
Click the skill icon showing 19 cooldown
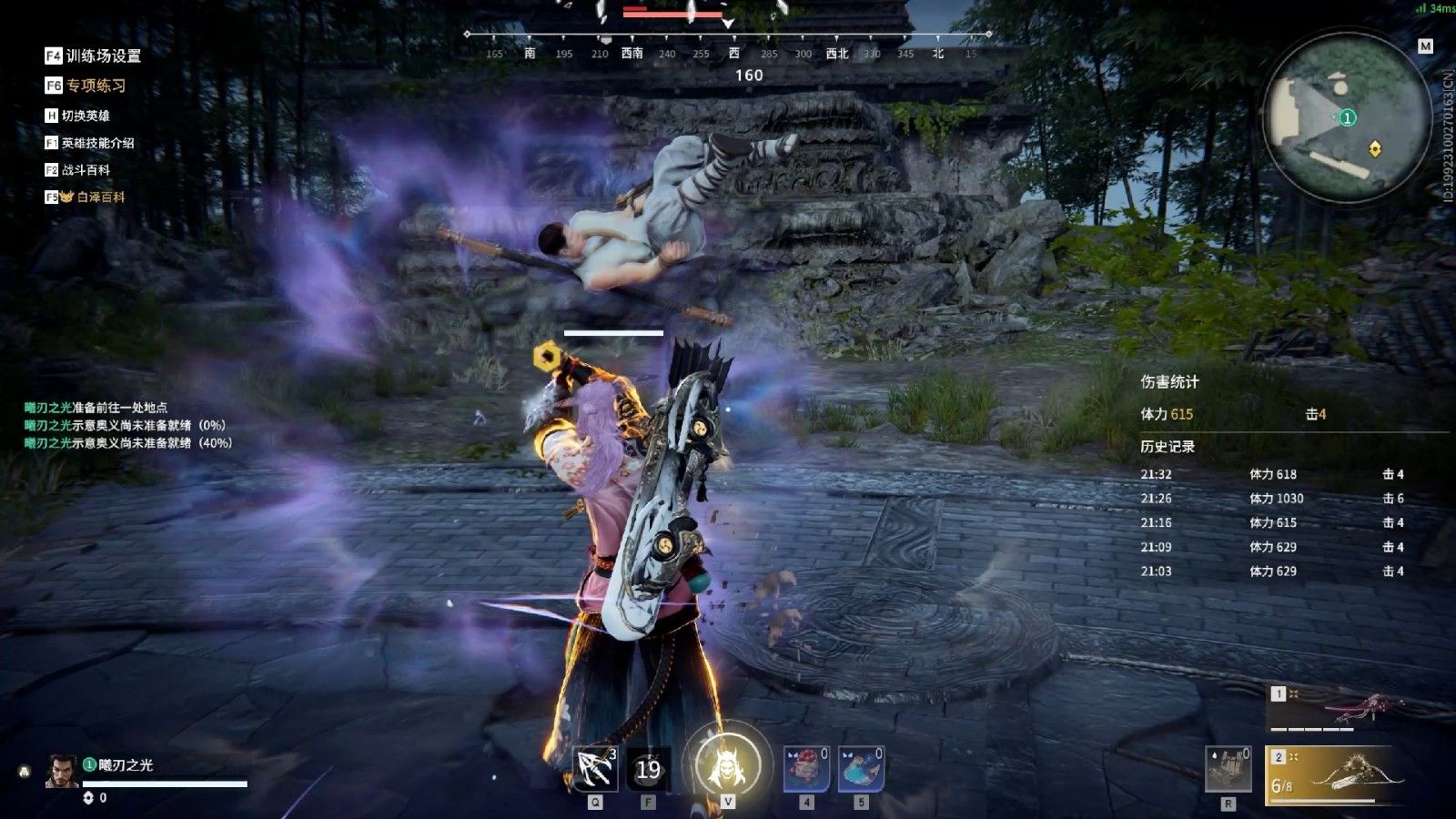[x=648, y=770]
